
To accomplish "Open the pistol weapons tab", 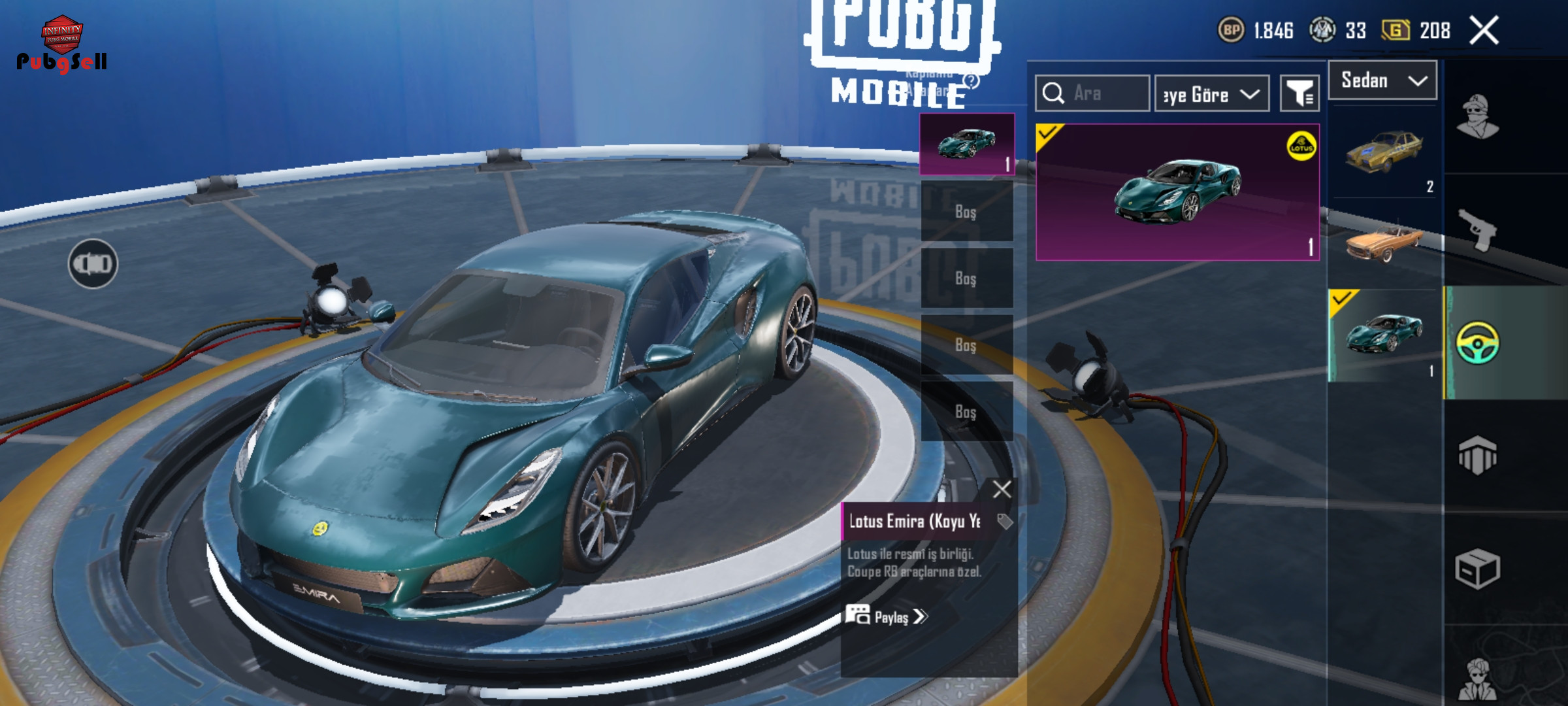I will (x=1478, y=230).
